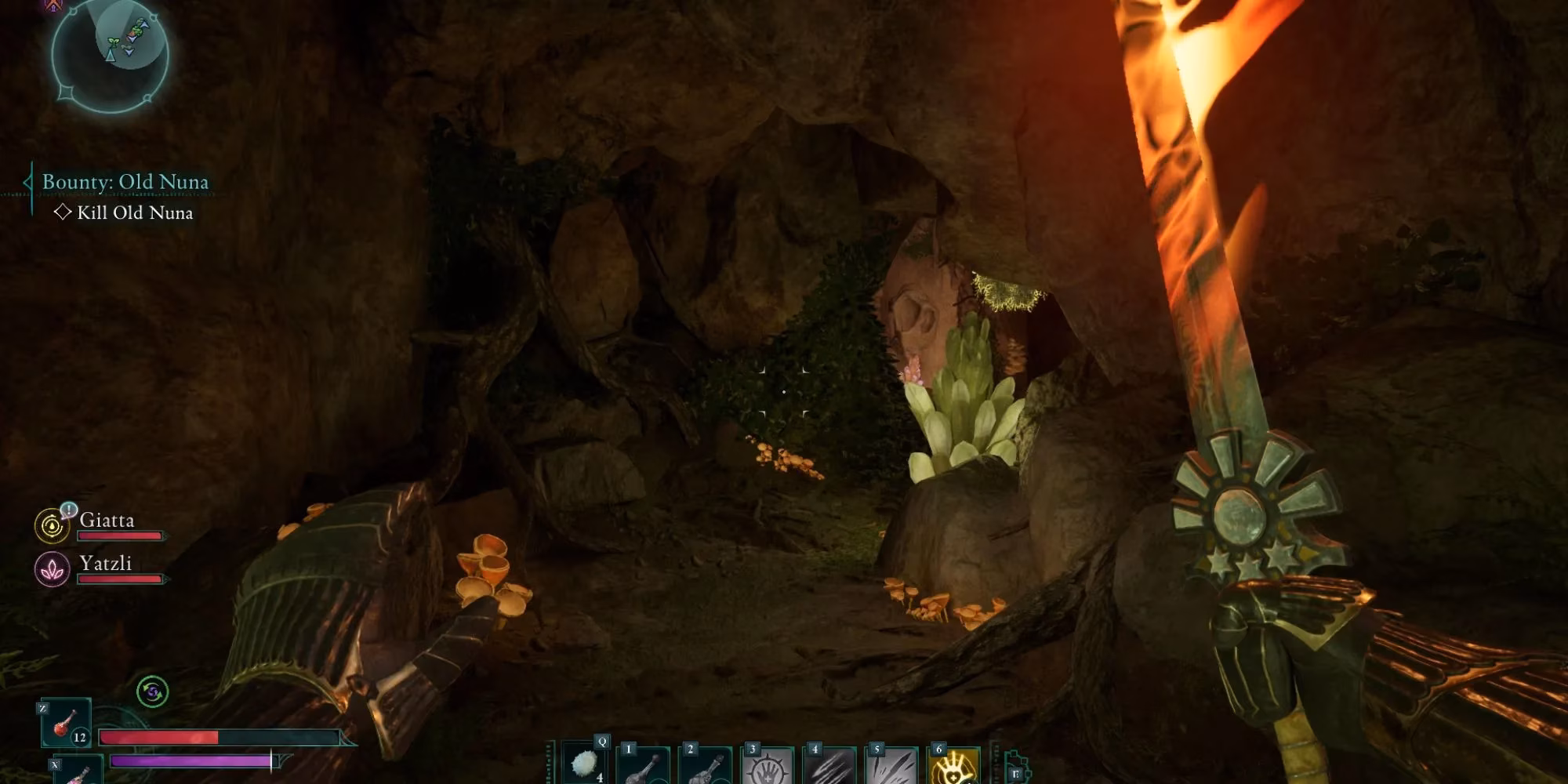Open the Bounty: Old Nuna quest title

click(x=124, y=183)
